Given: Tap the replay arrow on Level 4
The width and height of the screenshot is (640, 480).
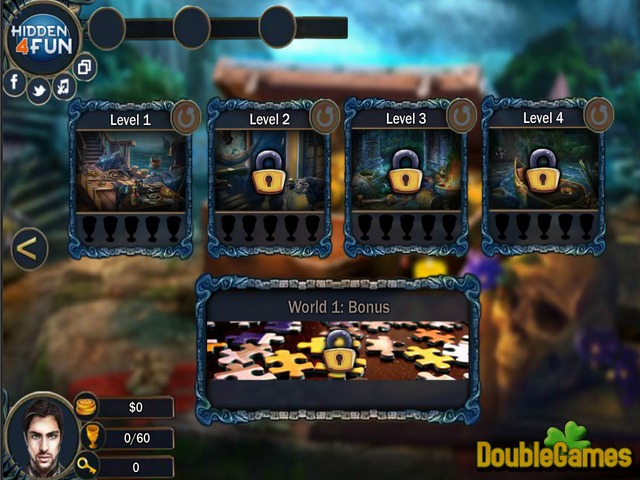Looking at the screenshot, I should coord(598,115).
